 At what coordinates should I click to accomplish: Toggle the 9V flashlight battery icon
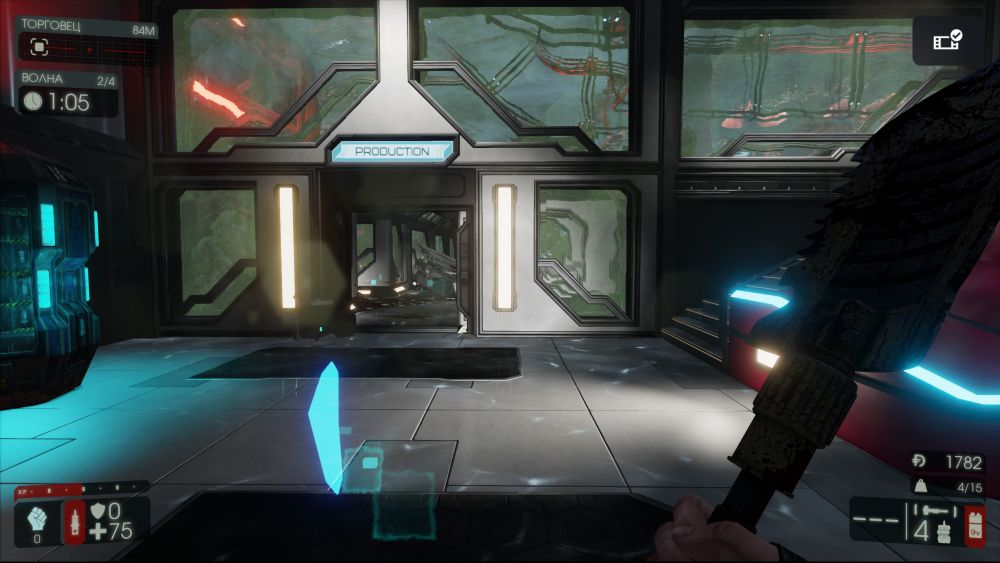974,524
